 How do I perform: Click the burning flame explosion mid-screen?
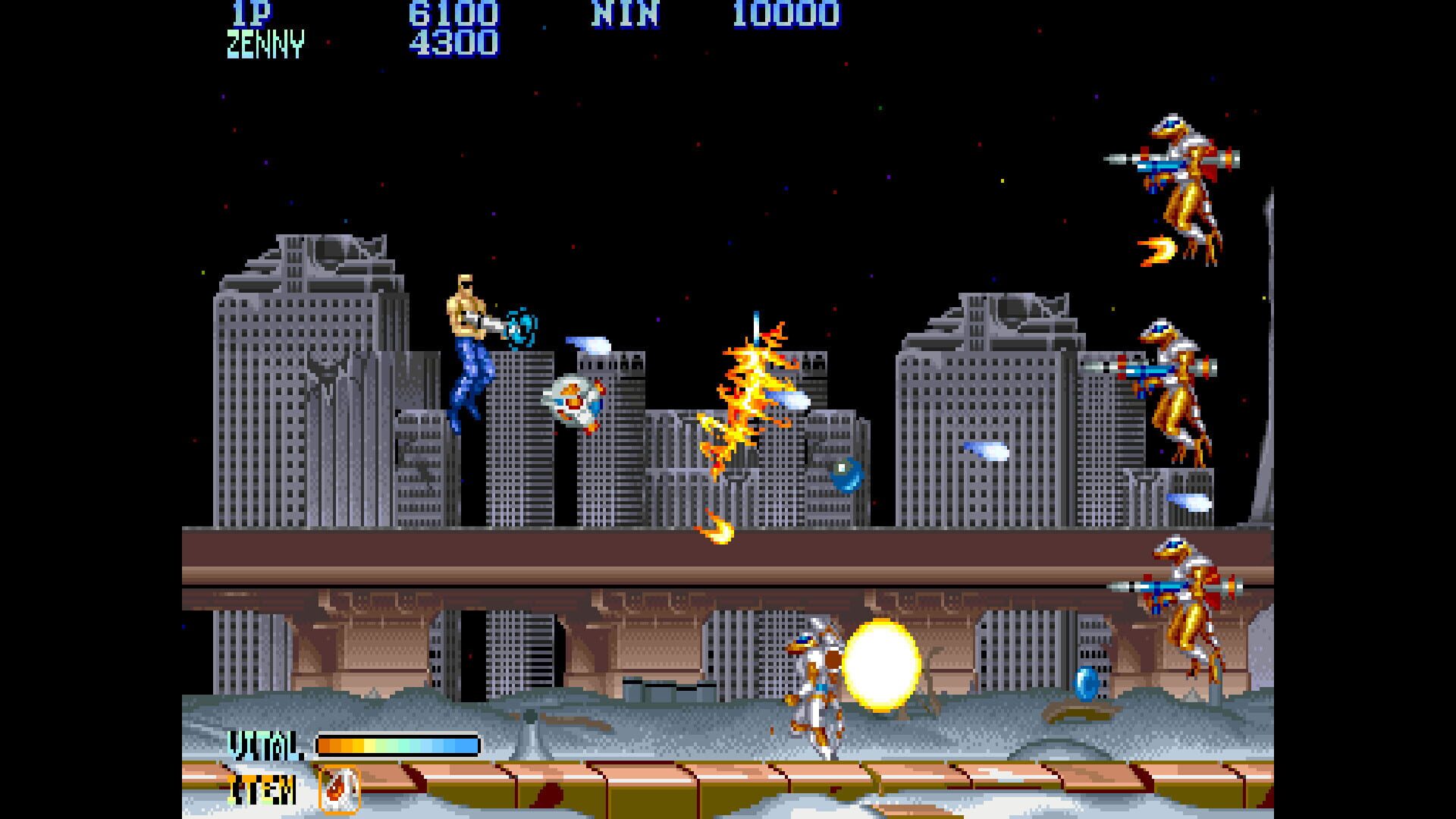(x=751, y=394)
